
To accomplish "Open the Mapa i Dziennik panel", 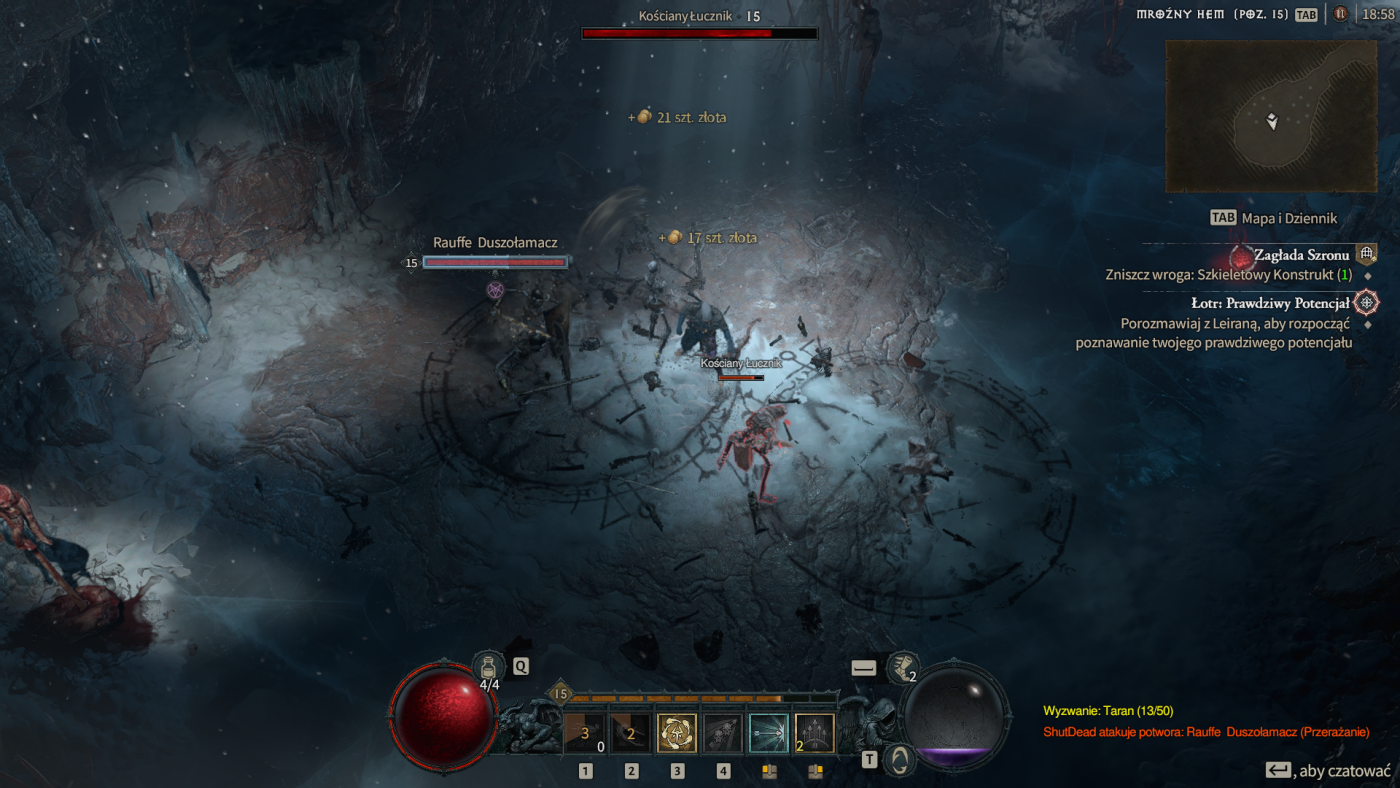I will pos(1288,218).
